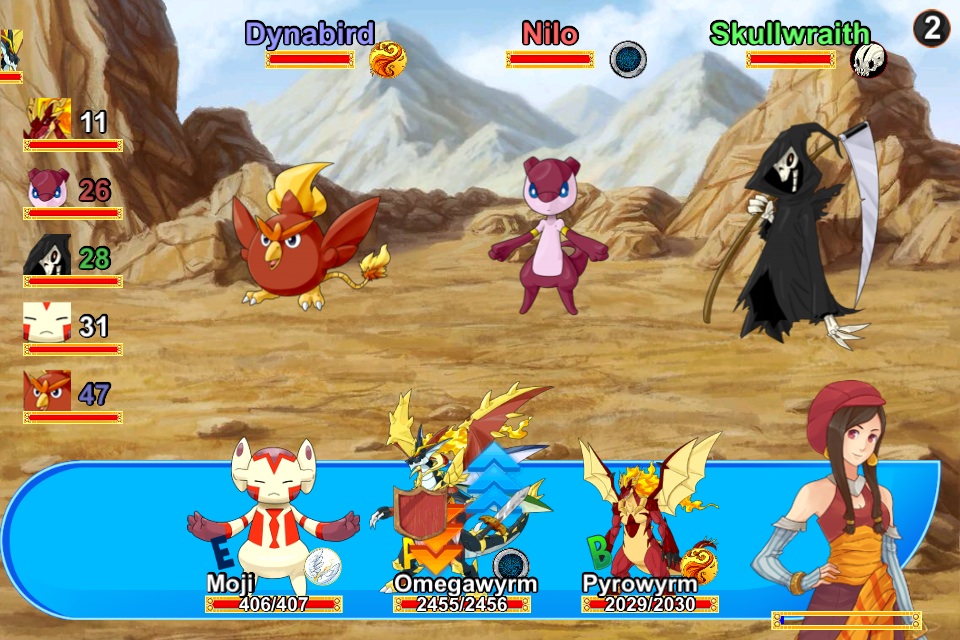Click the dark element icon beside Nilo's name
Viewport: 960px width, 640px height.
tap(628, 59)
